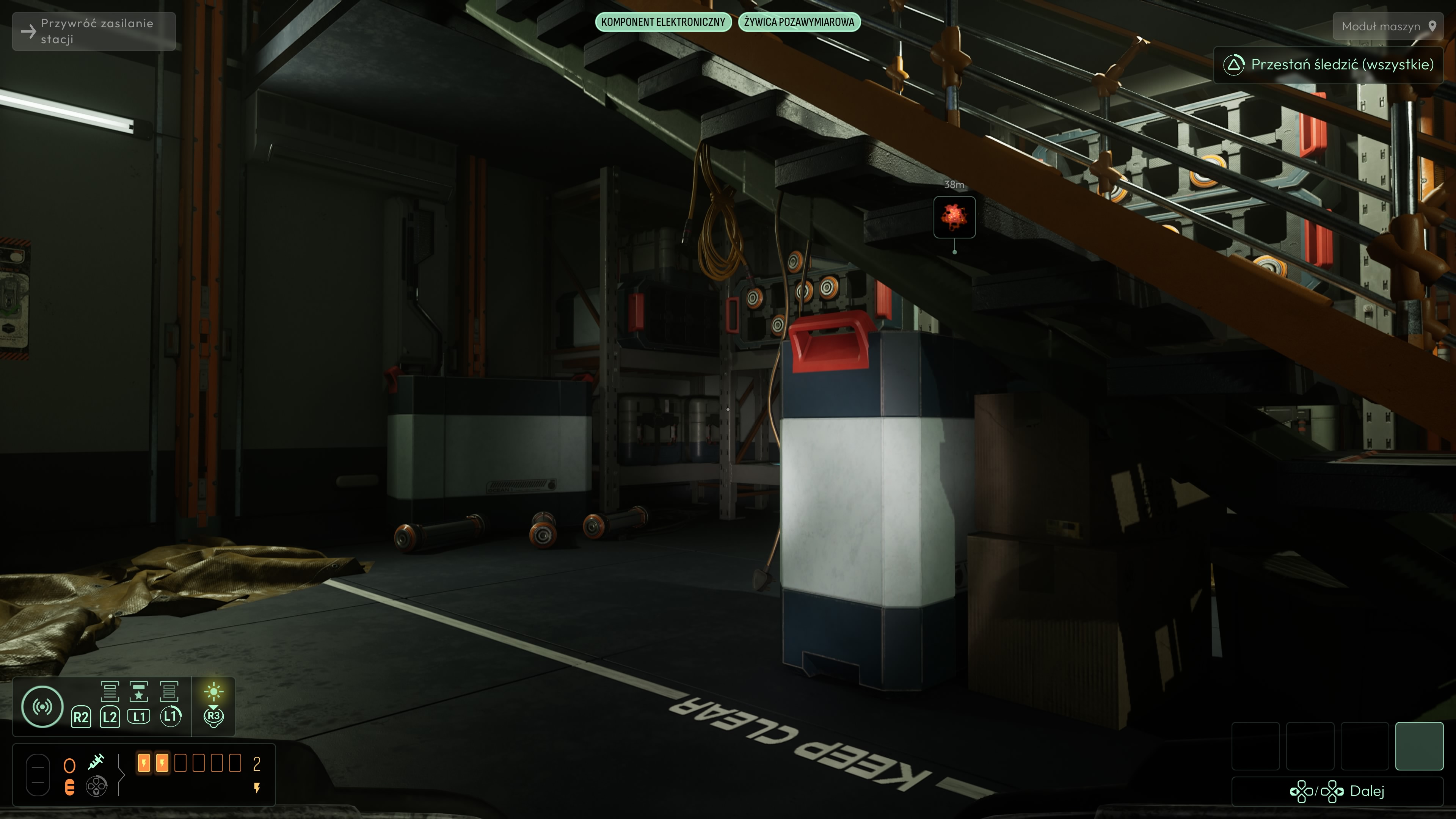Select the "Komponent elektroniczny" tracked resource tag
This screenshot has height=819, width=1456.
pyautogui.click(x=663, y=22)
